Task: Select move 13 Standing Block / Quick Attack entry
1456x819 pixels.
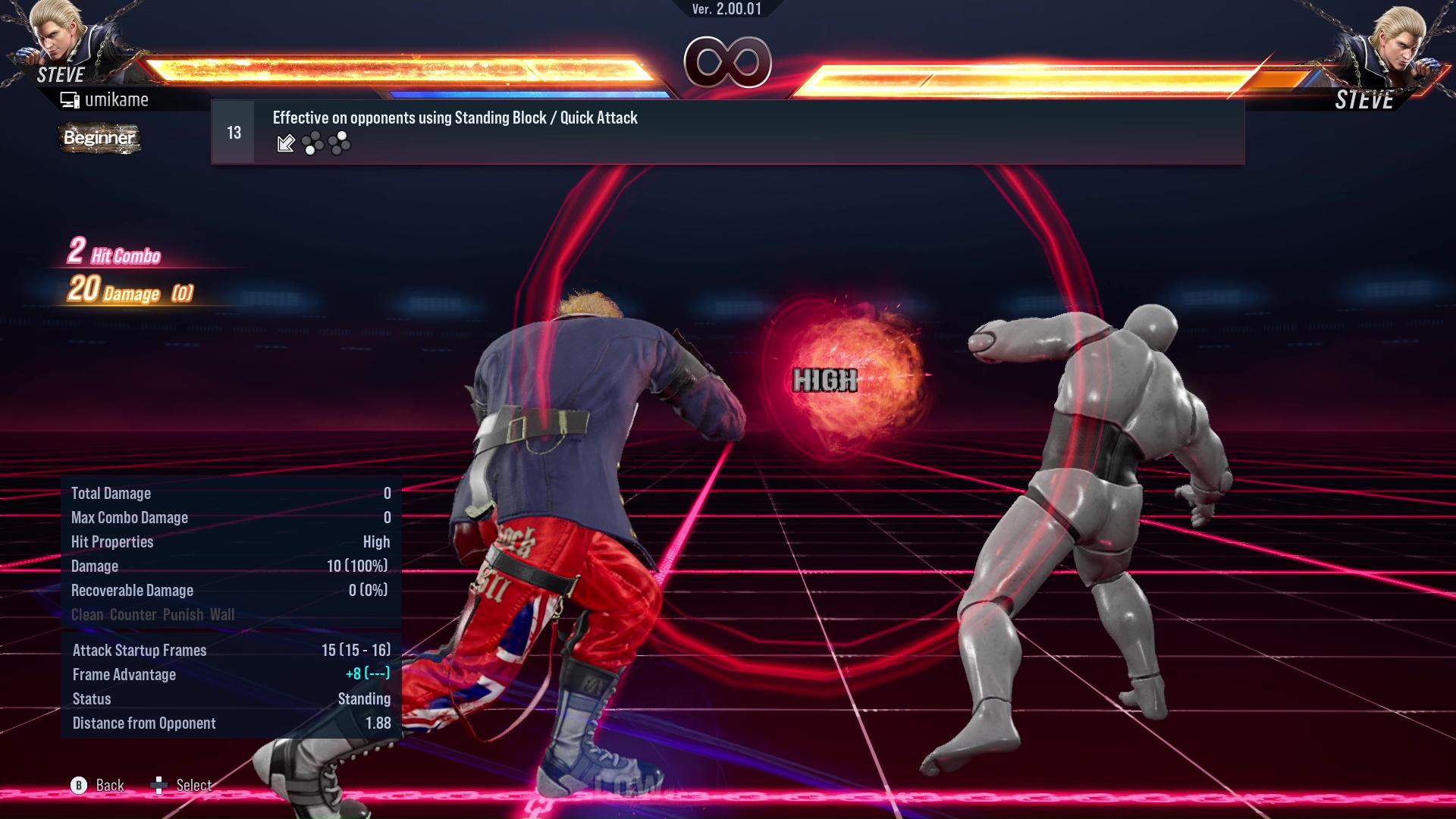Action: tap(726, 132)
